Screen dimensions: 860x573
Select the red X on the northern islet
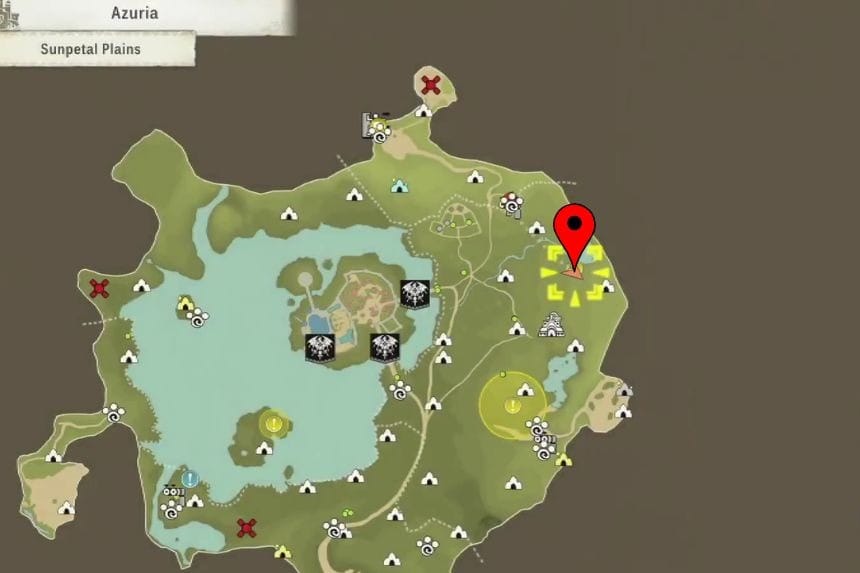click(431, 86)
